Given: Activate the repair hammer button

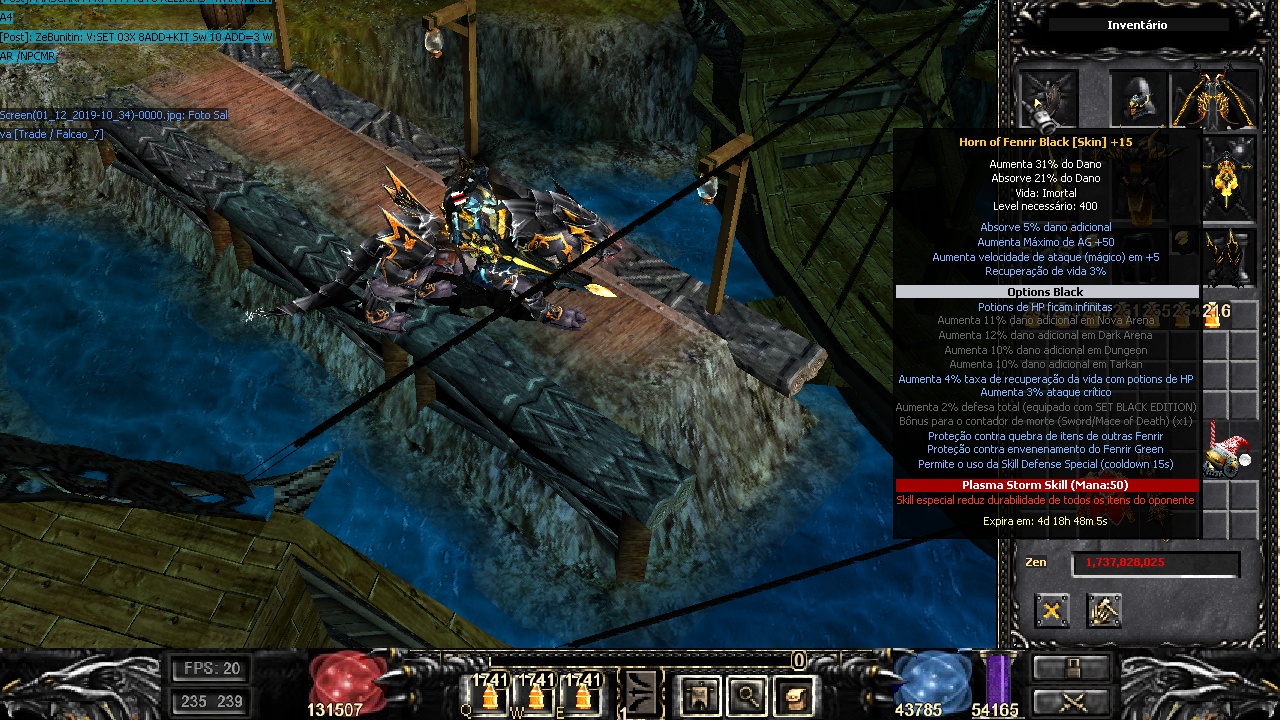Looking at the screenshot, I should click(1103, 611).
